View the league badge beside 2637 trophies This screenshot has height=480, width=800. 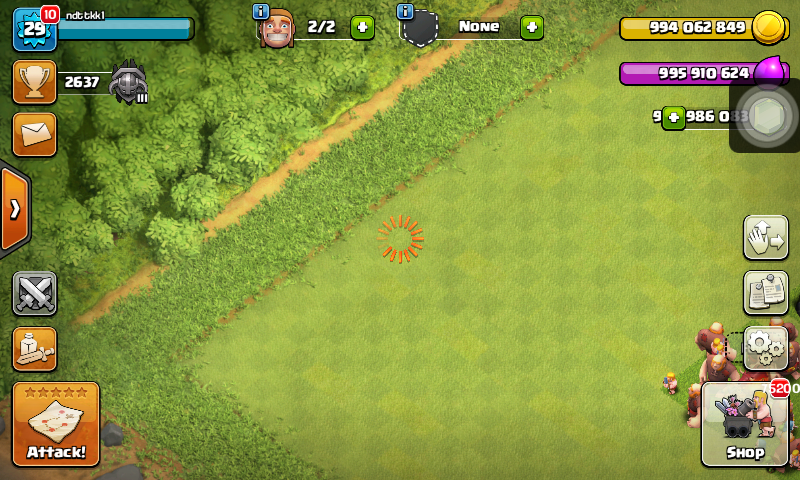tap(128, 82)
